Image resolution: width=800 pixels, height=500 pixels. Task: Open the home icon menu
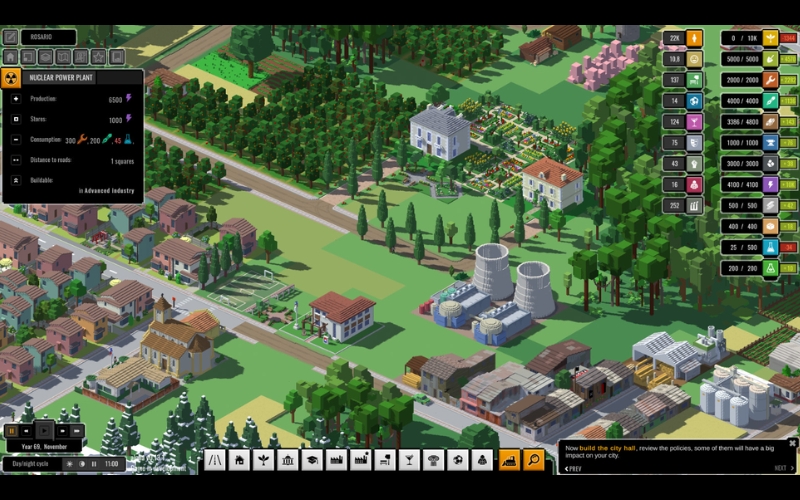(11, 57)
